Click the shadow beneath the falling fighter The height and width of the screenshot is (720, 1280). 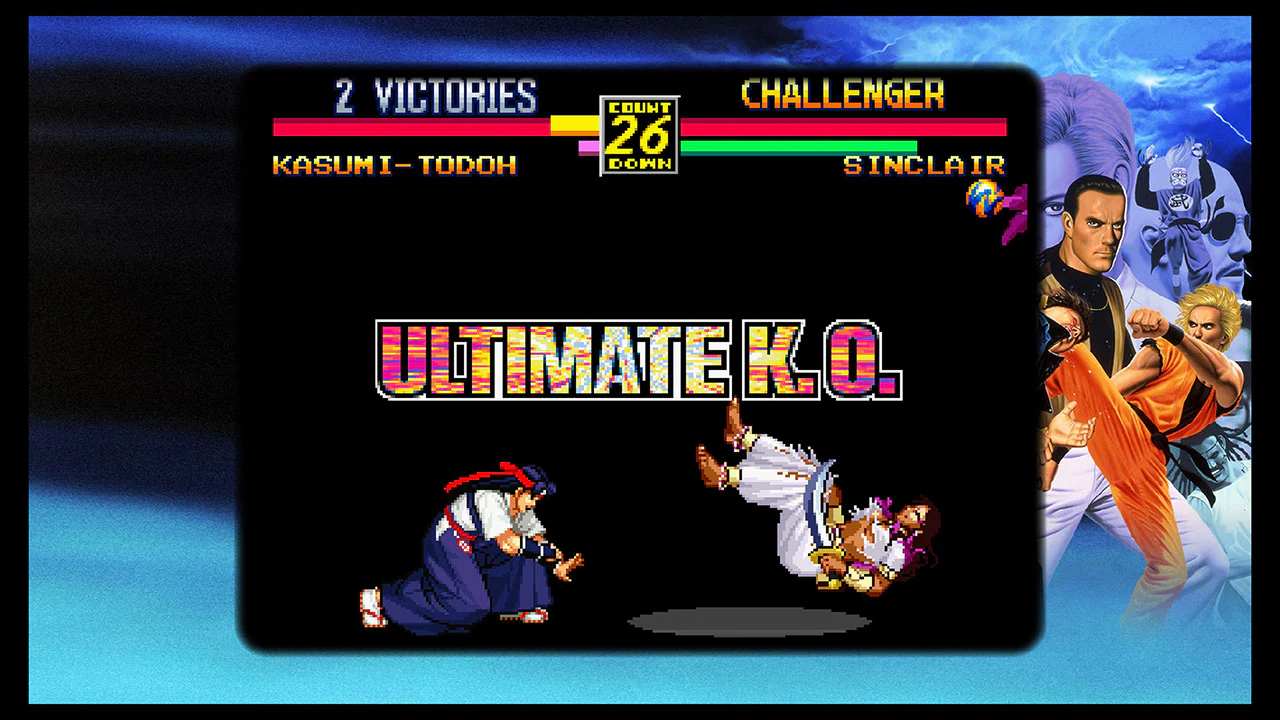pos(750,622)
